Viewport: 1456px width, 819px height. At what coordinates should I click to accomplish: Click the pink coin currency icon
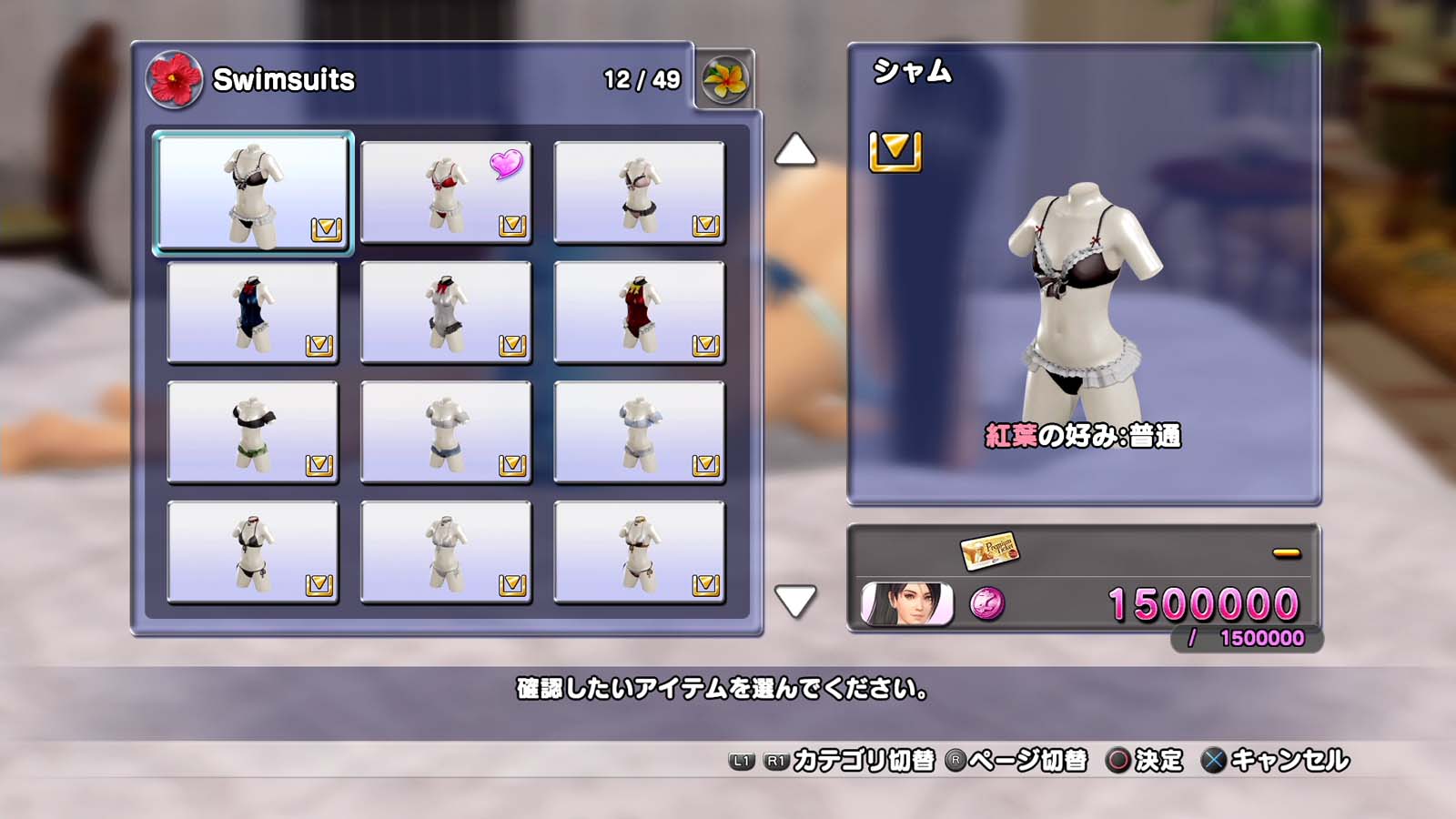pos(987,603)
